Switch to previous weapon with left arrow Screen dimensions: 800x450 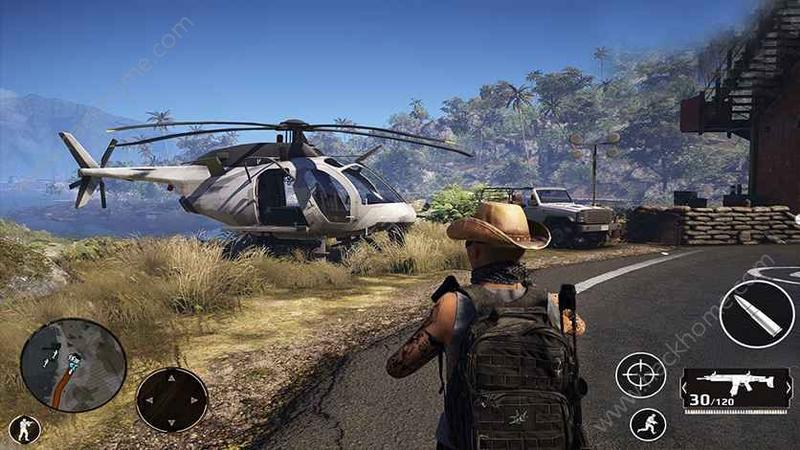coord(685,390)
